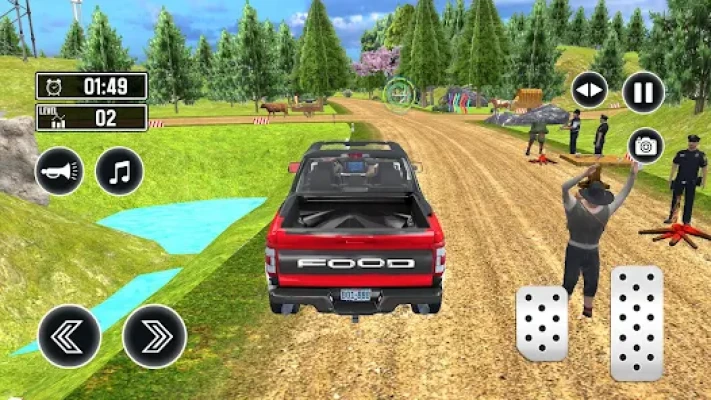Steer right with the right arrow button
The width and height of the screenshot is (711, 400).
[154, 336]
